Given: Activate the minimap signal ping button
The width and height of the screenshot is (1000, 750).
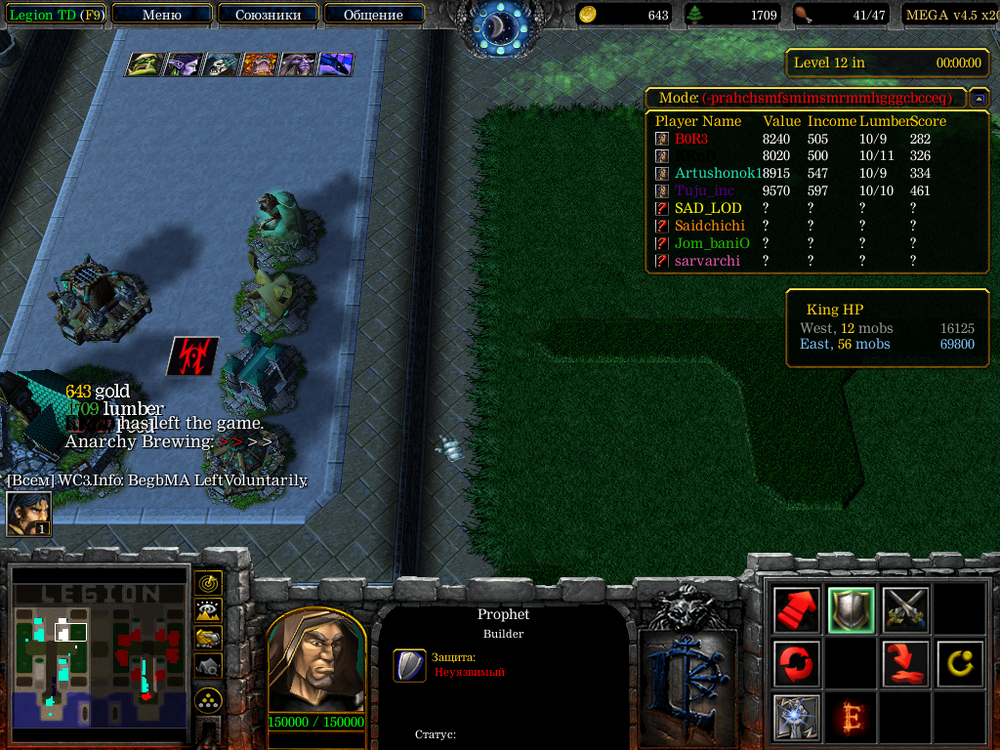Looking at the screenshot, I should click(209, 582).
